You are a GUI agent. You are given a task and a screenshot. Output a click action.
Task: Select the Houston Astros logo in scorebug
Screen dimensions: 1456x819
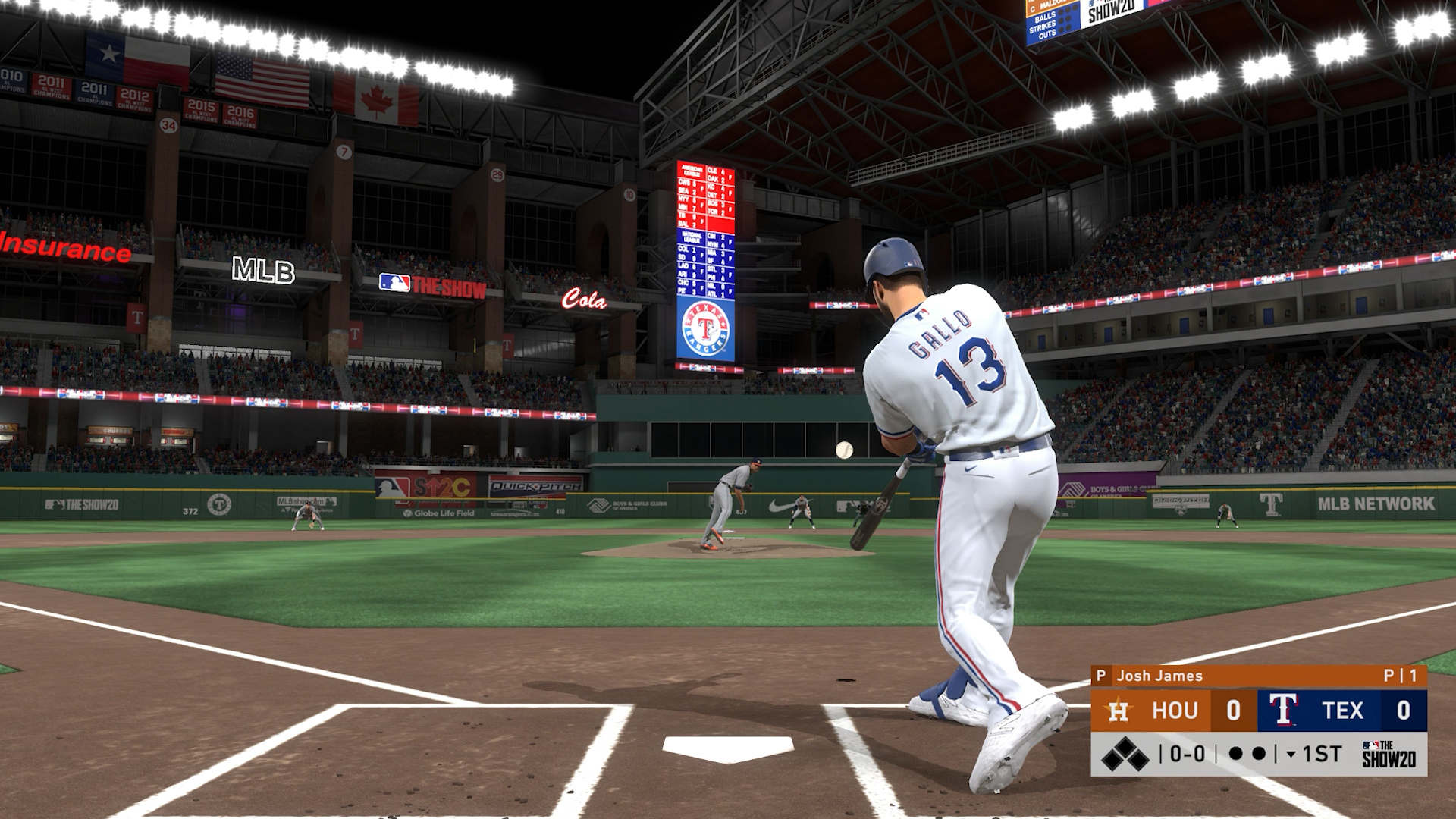[1119, 711]
